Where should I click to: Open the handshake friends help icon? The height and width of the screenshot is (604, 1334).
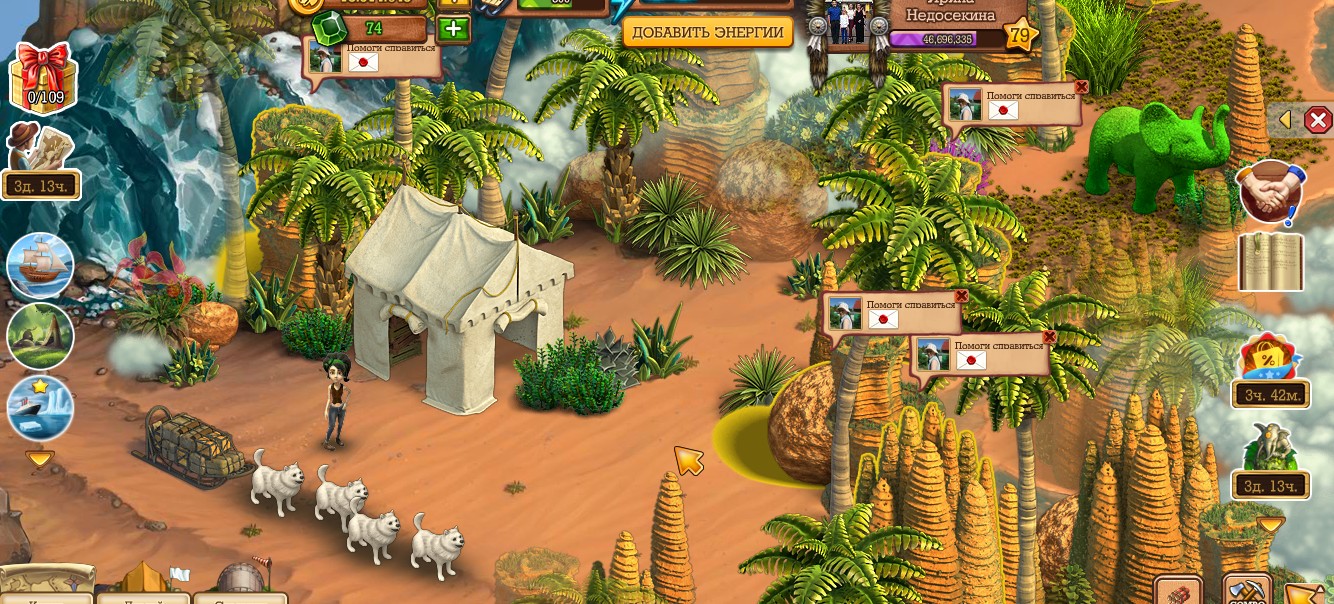point(1270,191)
